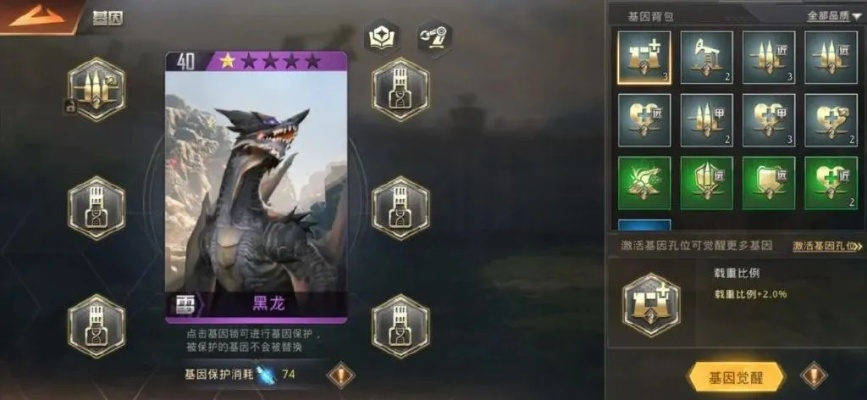Follow the 激活基因孔位 link
This screenshot has height=400, width=867.
click(x=827, y=246)
